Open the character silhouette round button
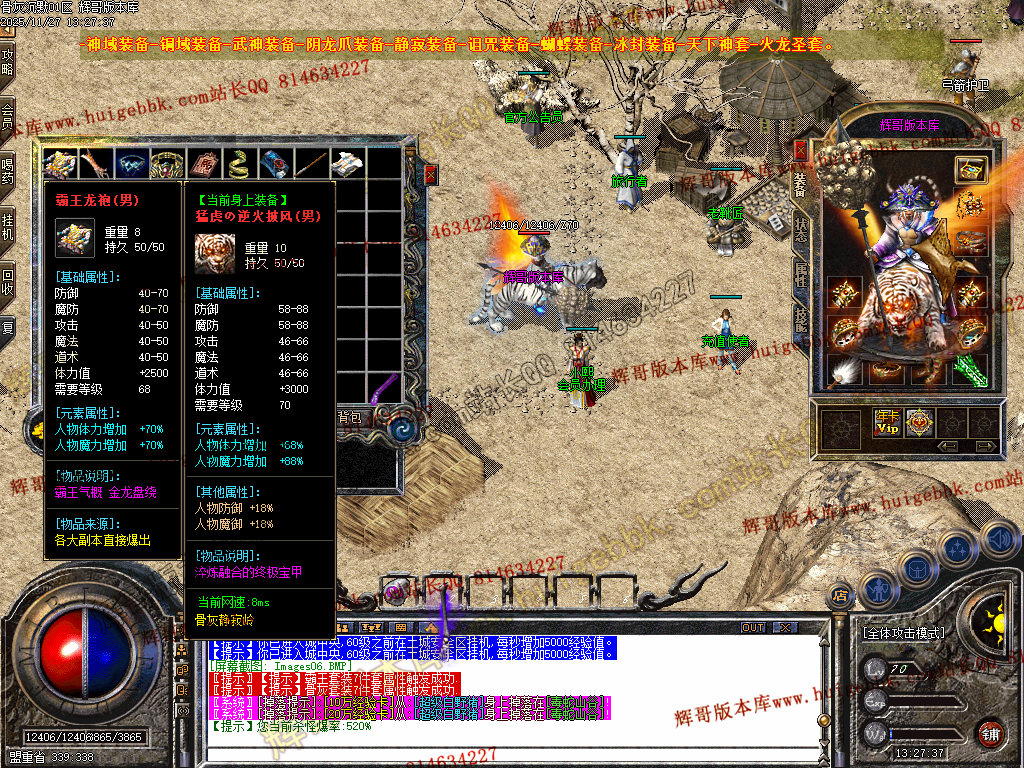This screenshot has height=768, width=1024. coord(879,590)
